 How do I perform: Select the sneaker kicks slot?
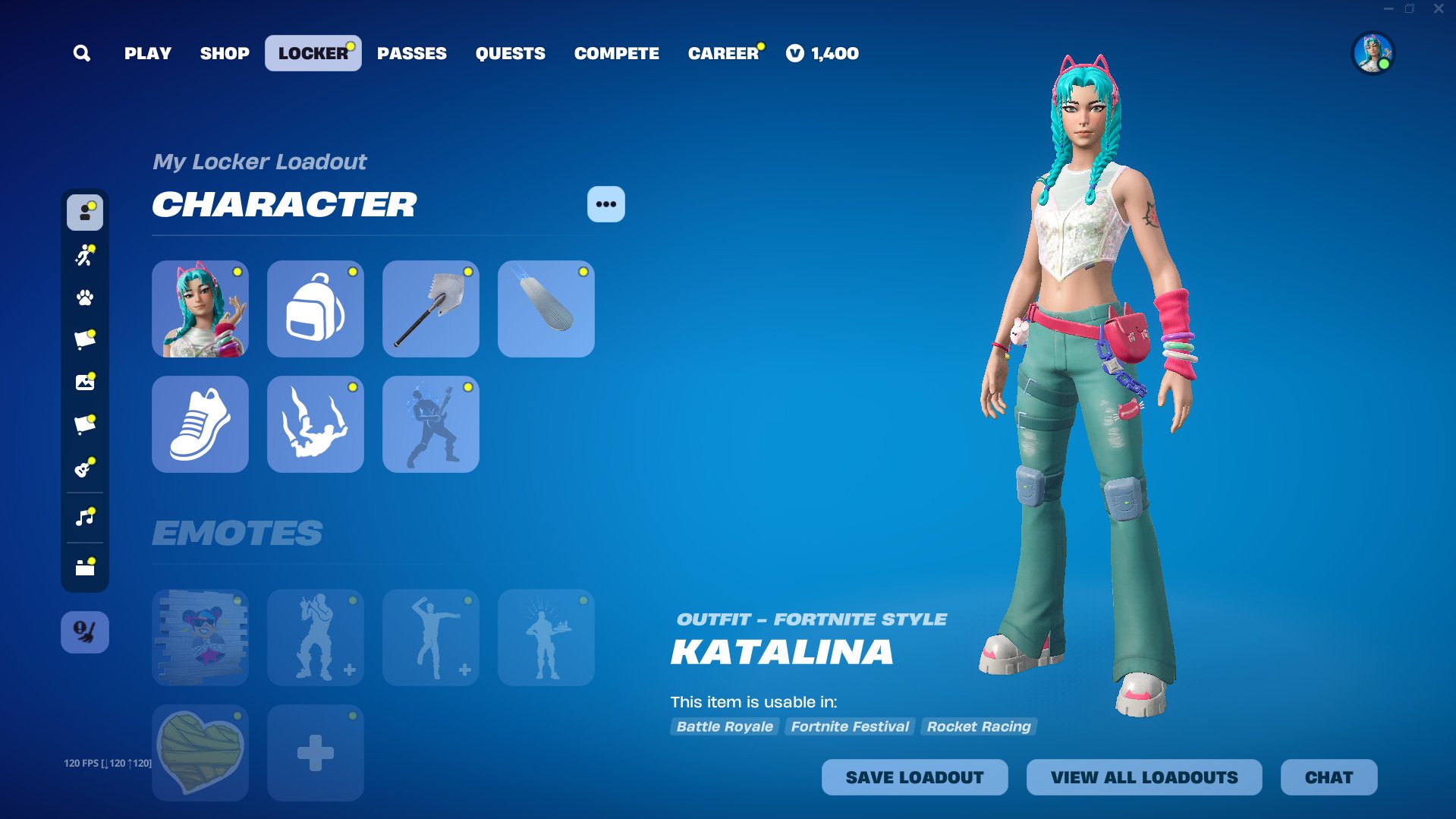(x=200, y=424)
